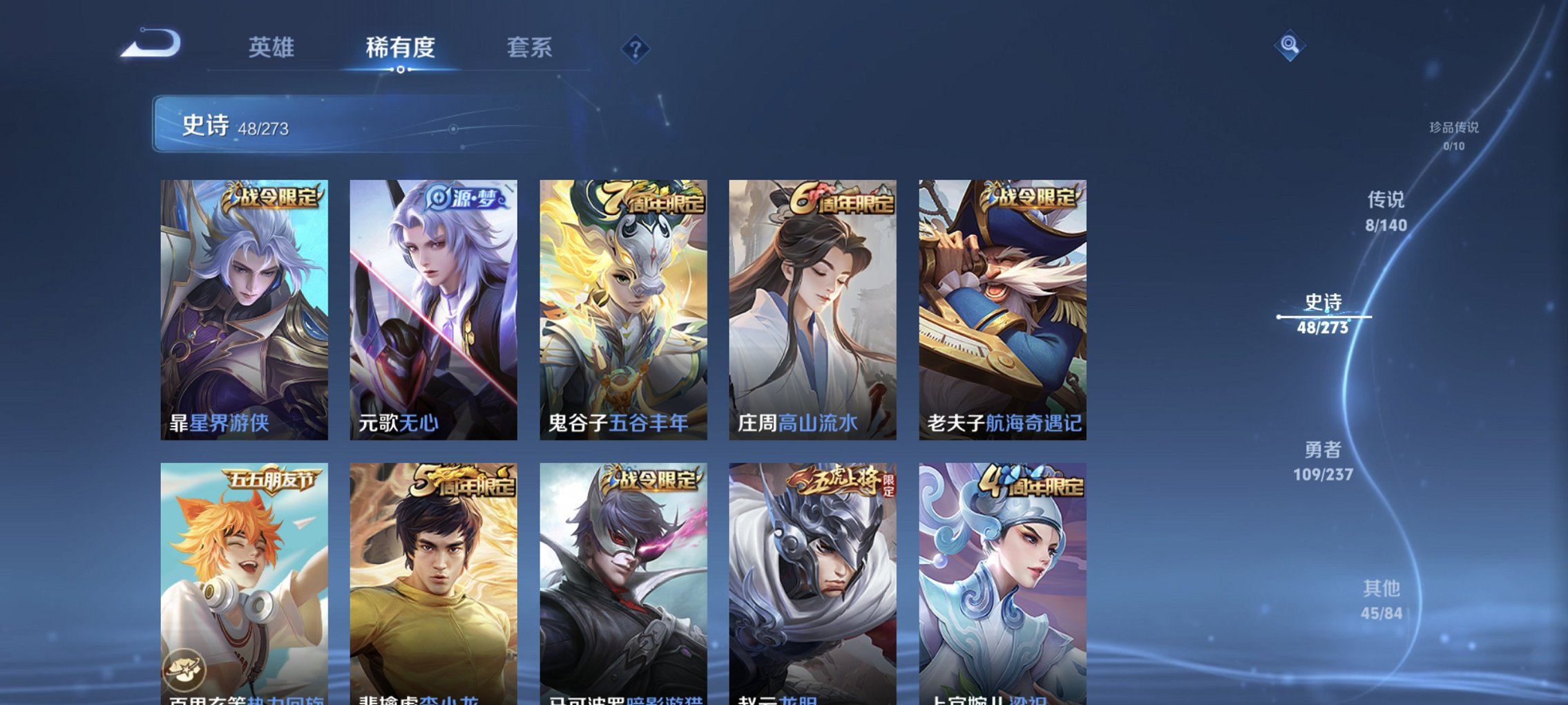Open the help question mark icon

[636, 50]
